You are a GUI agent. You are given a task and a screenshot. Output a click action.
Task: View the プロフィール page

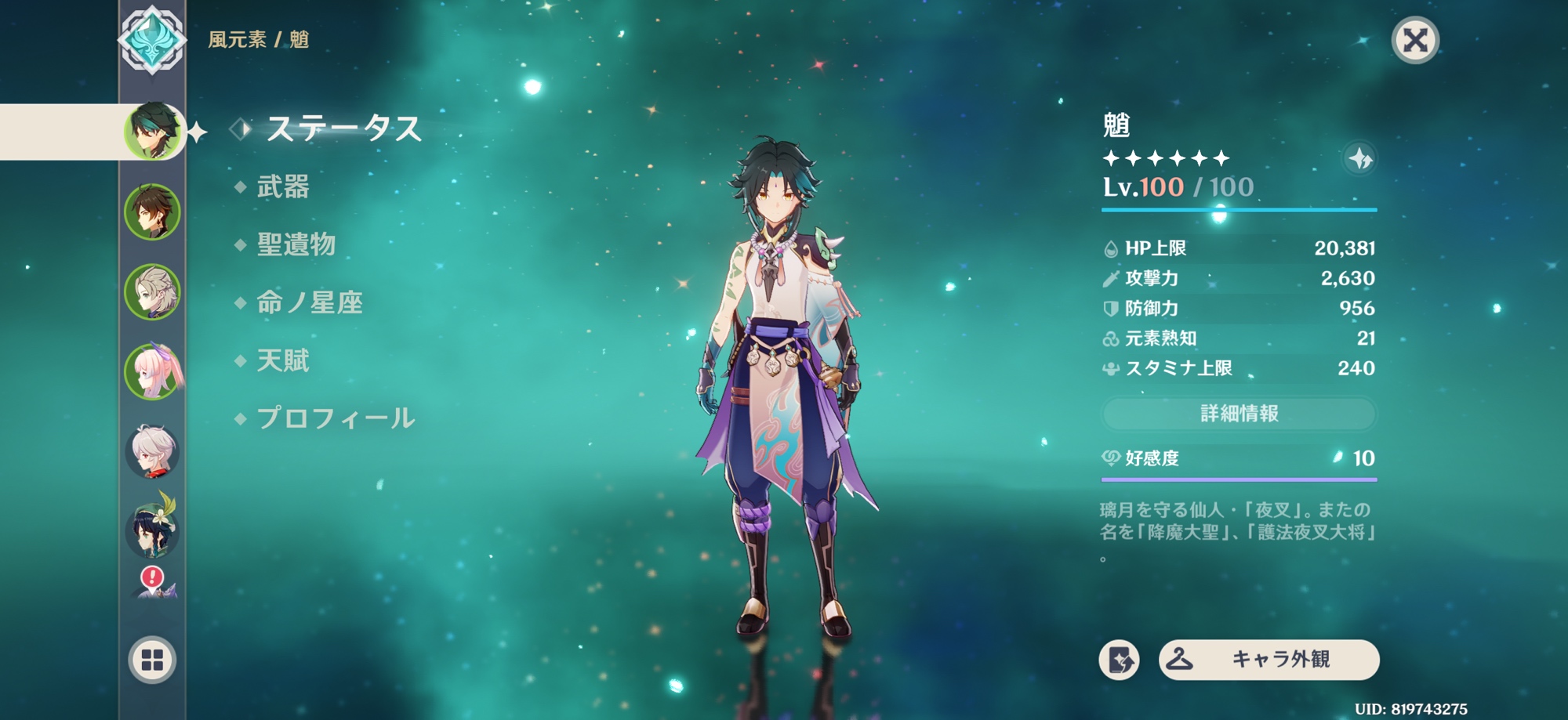335,418
